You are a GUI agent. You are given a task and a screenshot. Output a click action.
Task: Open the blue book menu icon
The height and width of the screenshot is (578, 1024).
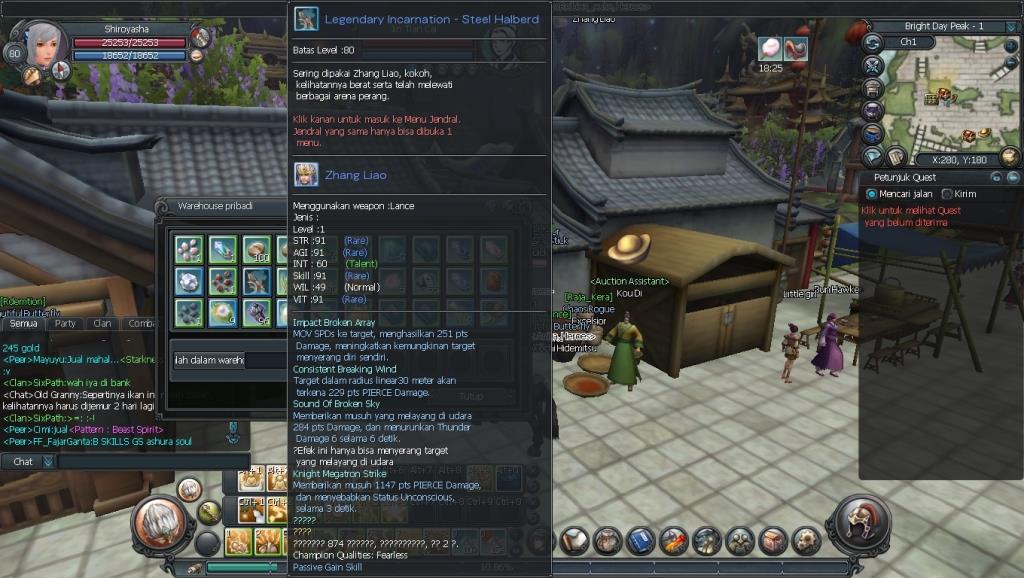[639, 541]
